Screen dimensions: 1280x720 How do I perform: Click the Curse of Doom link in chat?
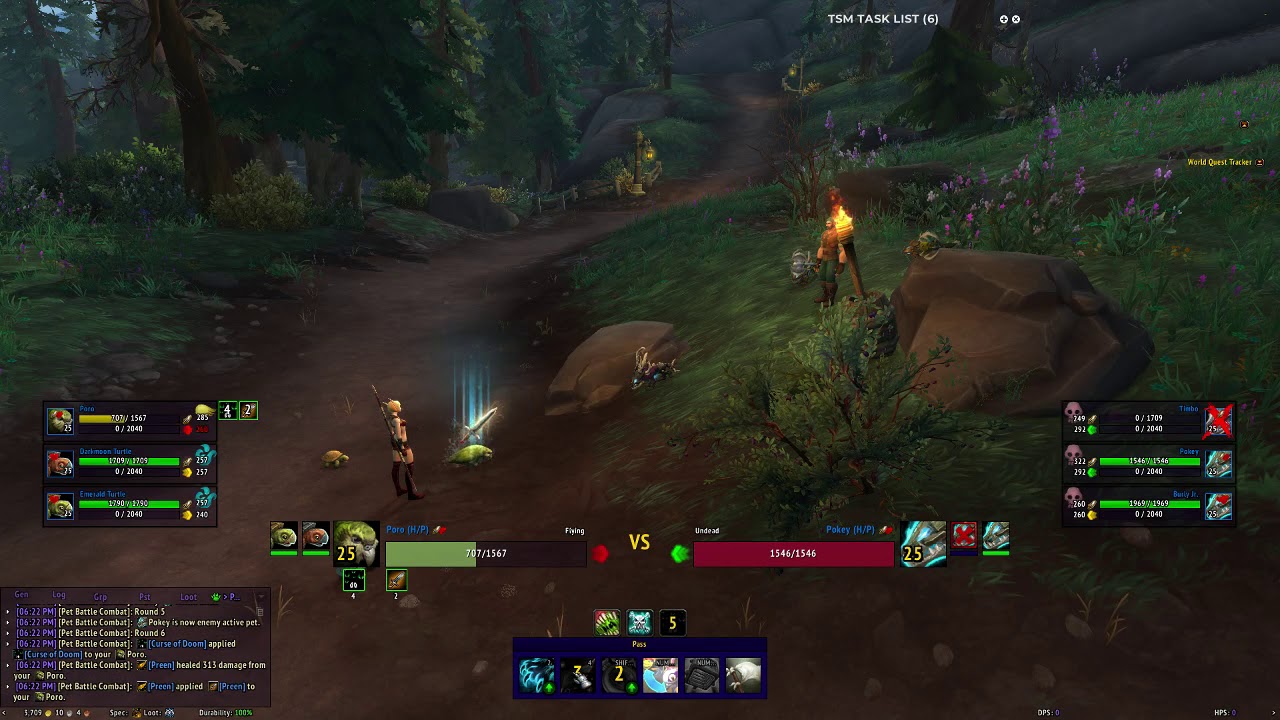[178, 644]
